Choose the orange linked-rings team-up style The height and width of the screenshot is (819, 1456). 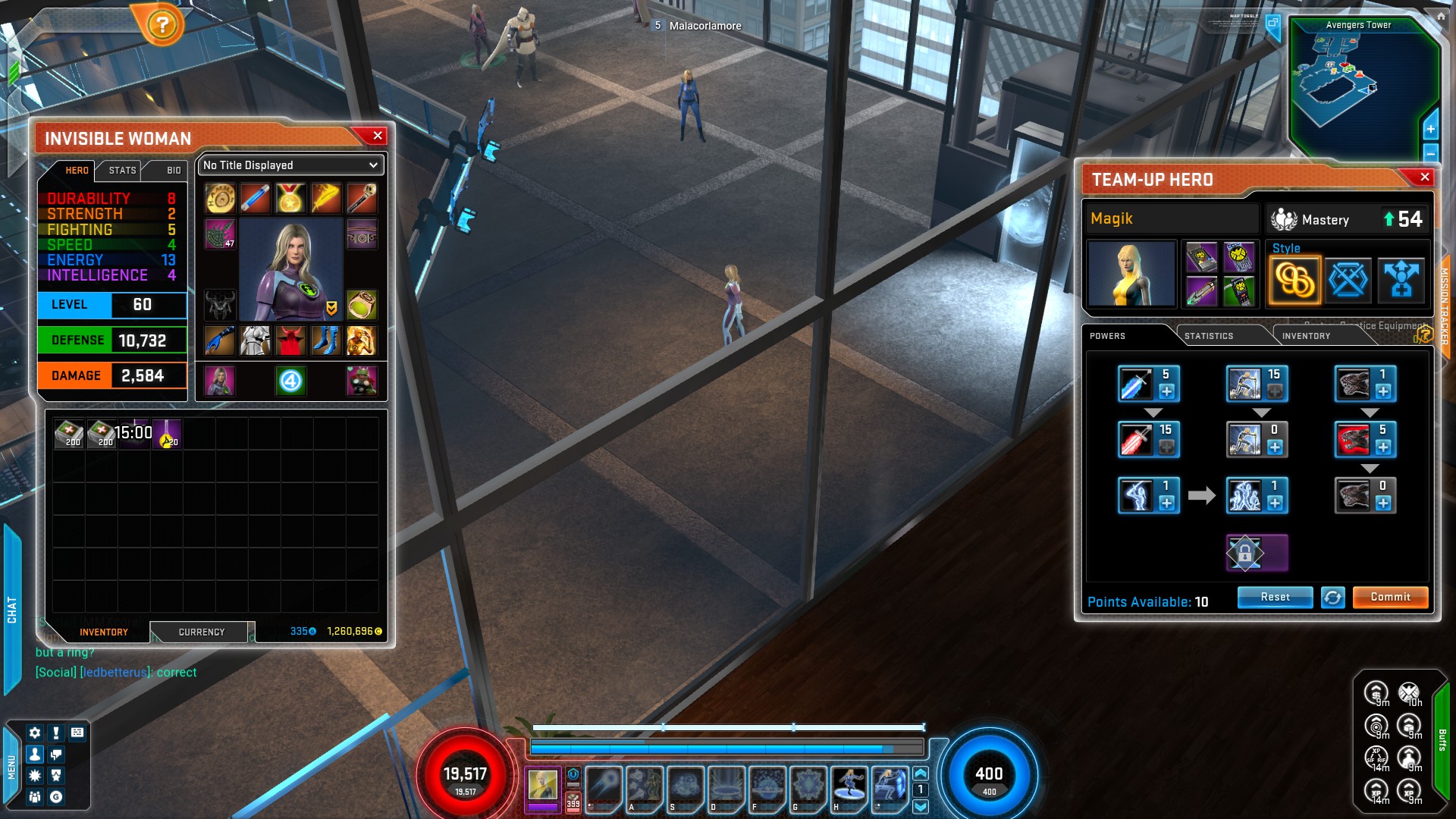(x=1294, y=281)
